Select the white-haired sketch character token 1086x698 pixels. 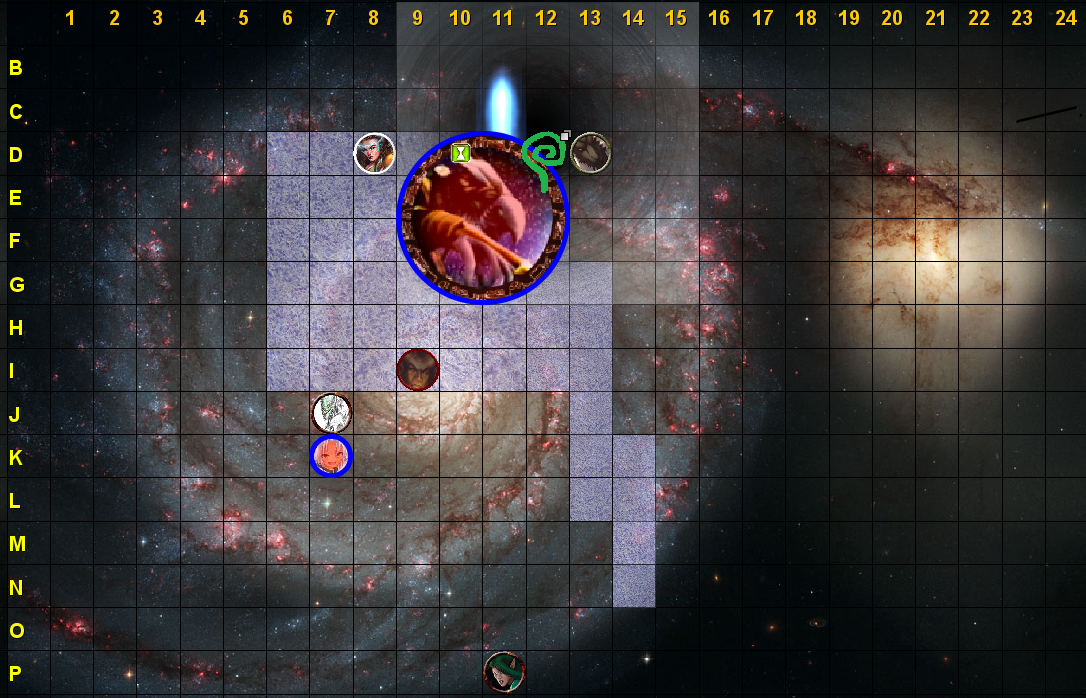pos(331,413)
